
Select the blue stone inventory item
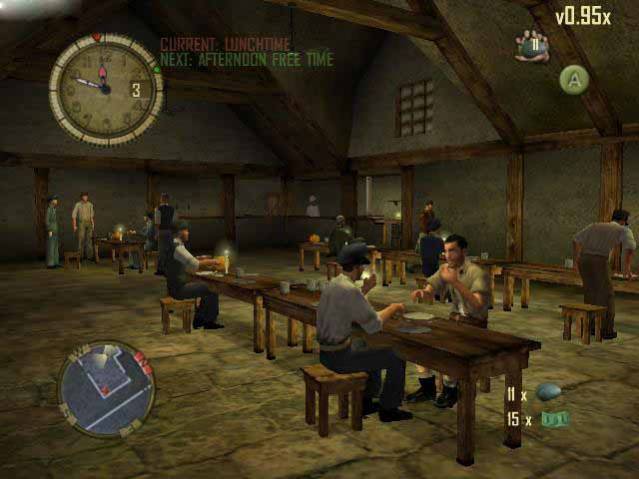(549, 391)
